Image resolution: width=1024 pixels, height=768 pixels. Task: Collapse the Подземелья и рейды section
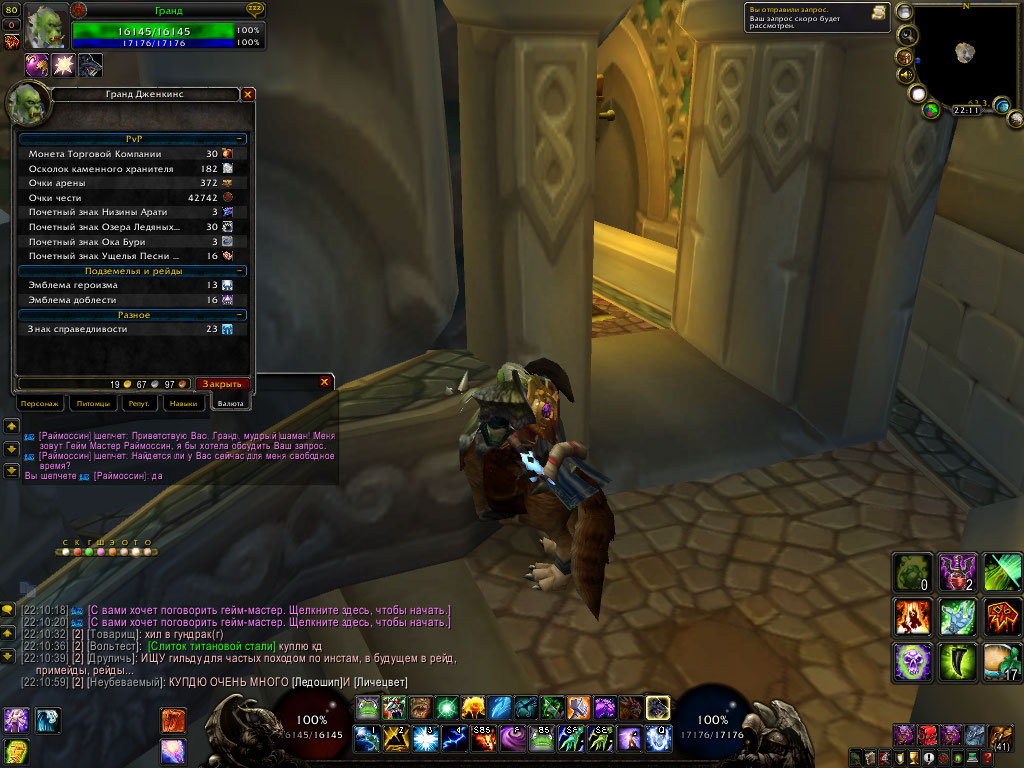point(240,271)
